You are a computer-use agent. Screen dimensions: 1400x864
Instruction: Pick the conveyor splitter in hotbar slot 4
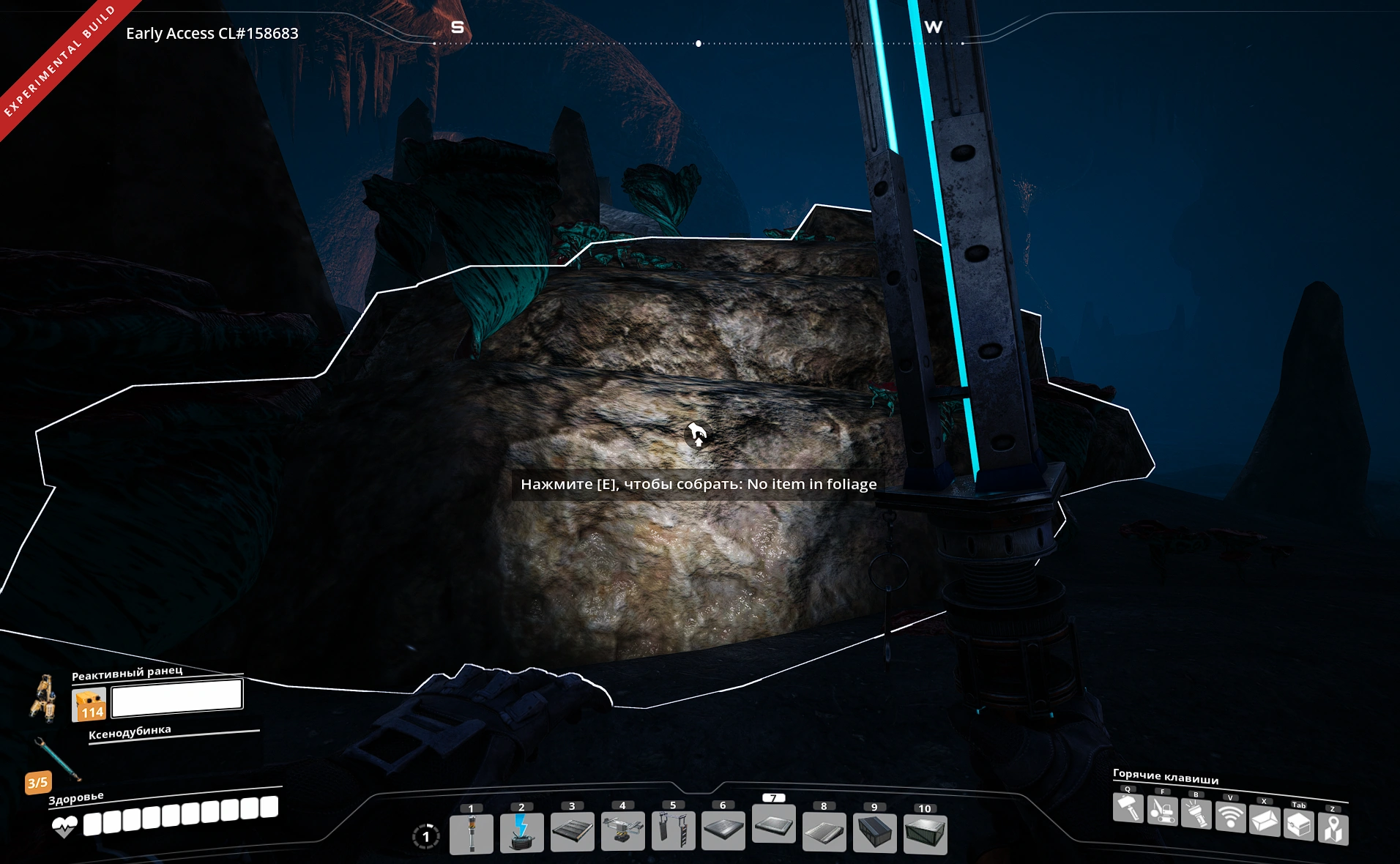click(x=622, y=831)
